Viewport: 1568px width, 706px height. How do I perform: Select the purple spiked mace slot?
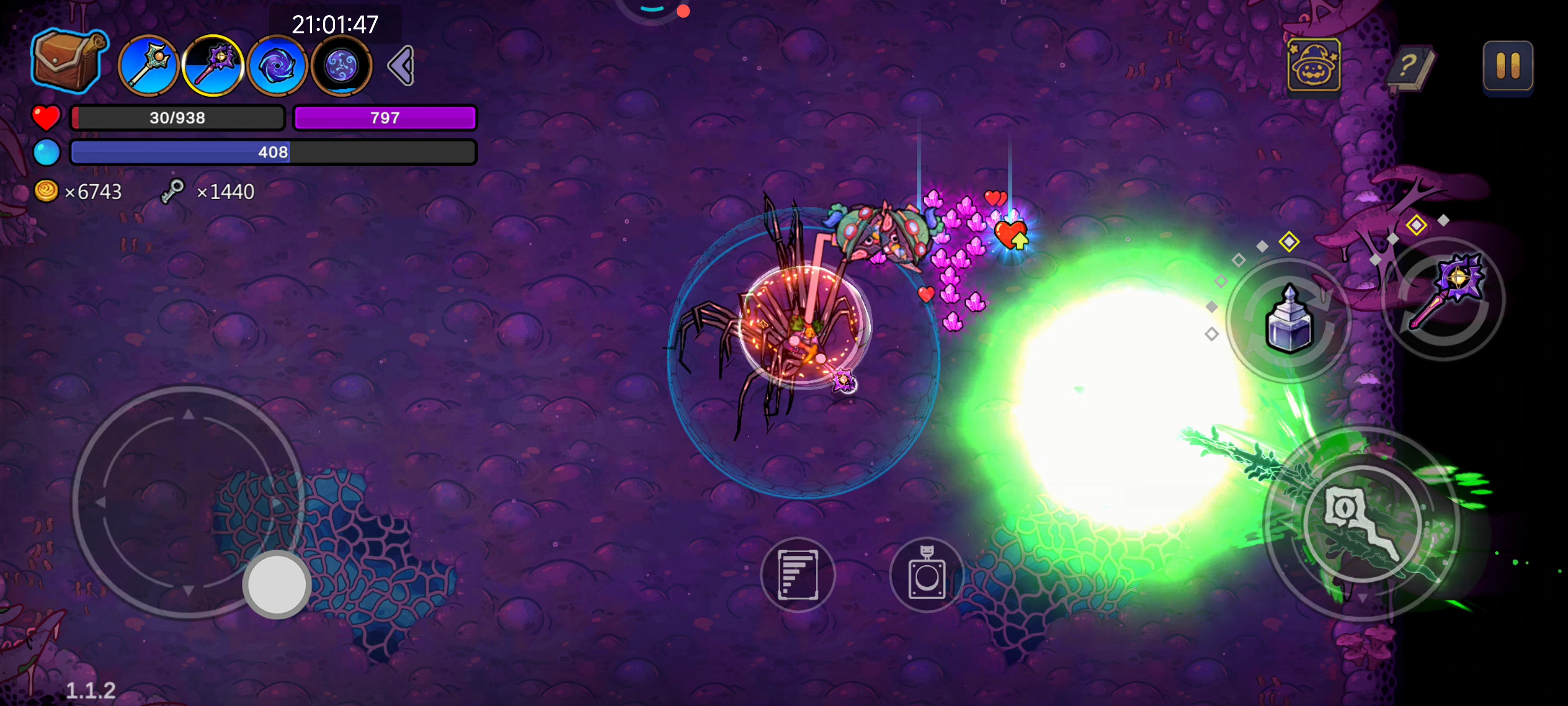(x=213, y=66)
